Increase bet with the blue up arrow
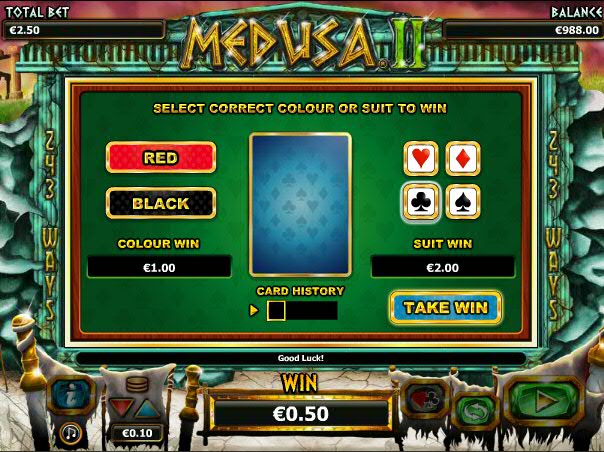The image size is (604, 452). point(147,406)
